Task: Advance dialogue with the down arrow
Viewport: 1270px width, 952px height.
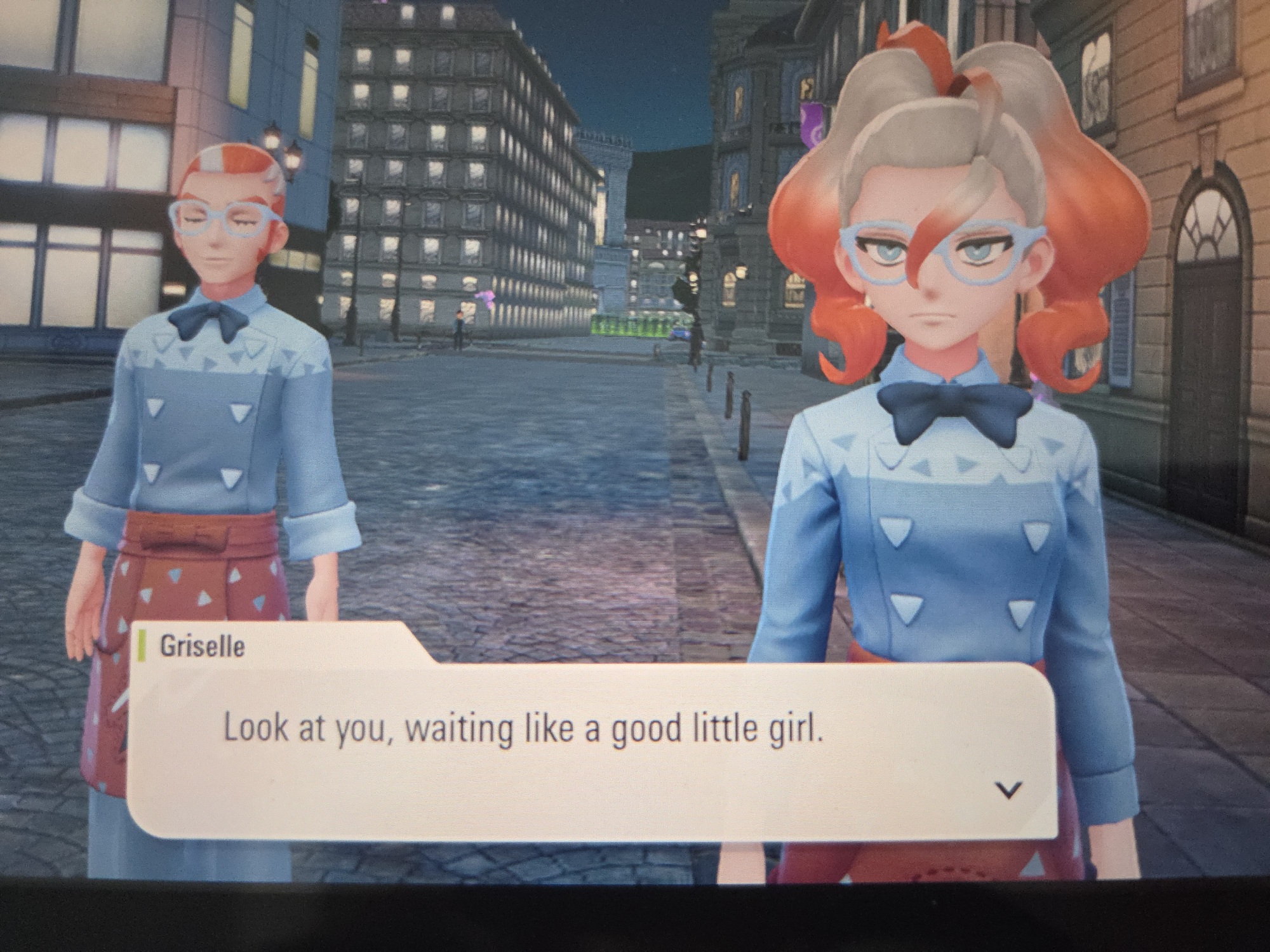Action: tap(1008, 790)
